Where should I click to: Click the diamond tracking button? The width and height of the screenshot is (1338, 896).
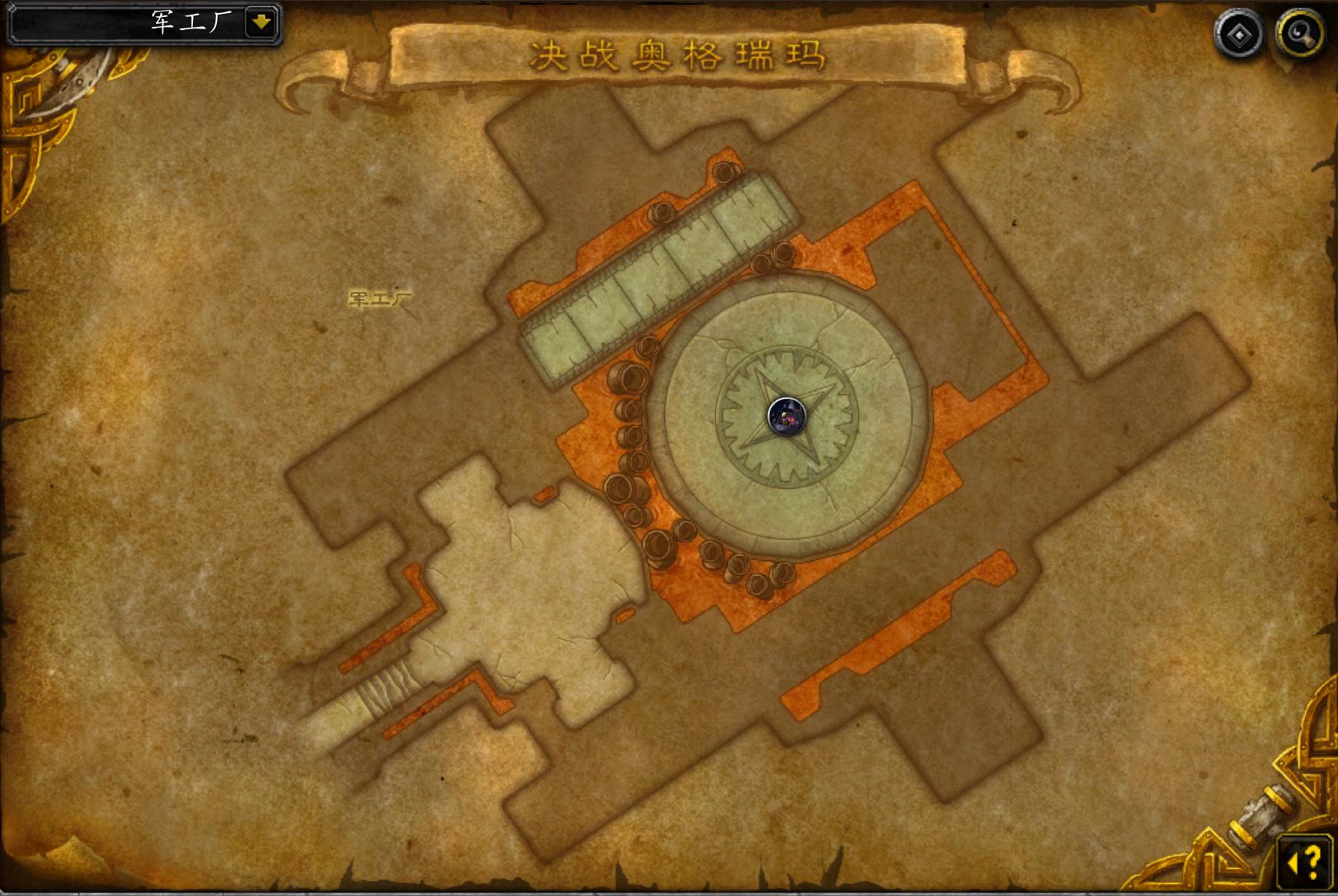[1238, 35]
